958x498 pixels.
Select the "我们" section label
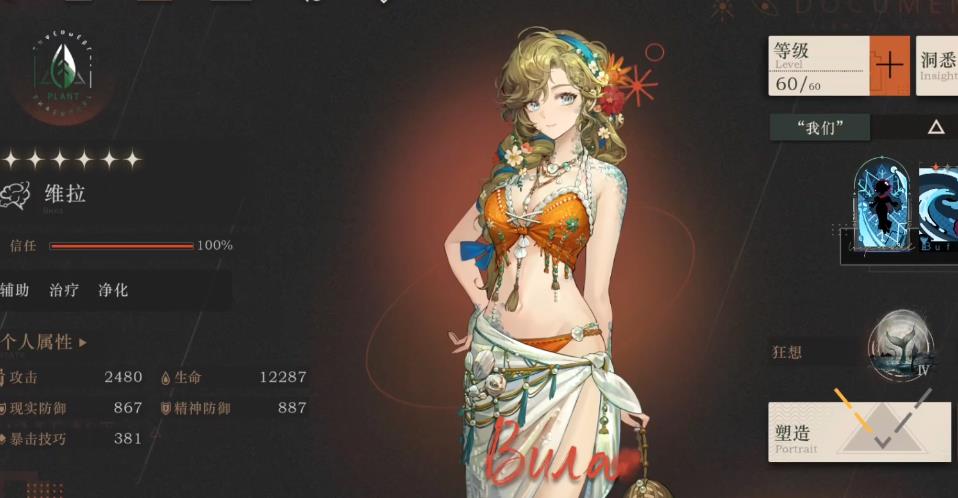(820, 127)
